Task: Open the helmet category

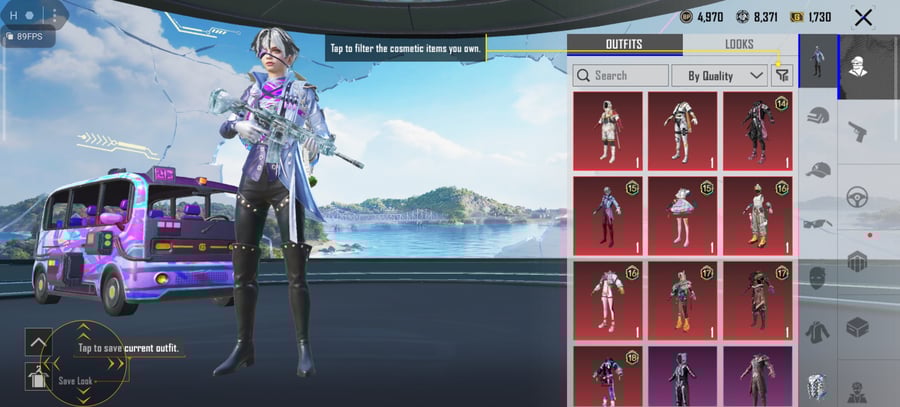Action: click(818, 116)
